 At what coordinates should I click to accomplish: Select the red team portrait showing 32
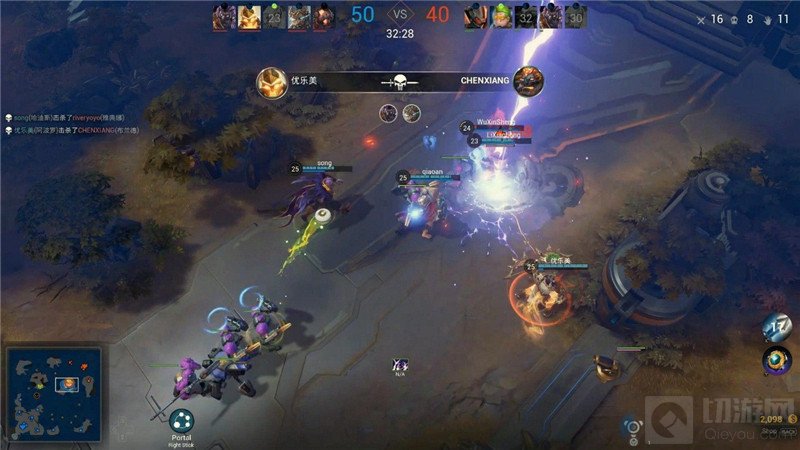[x=525, y=16]
